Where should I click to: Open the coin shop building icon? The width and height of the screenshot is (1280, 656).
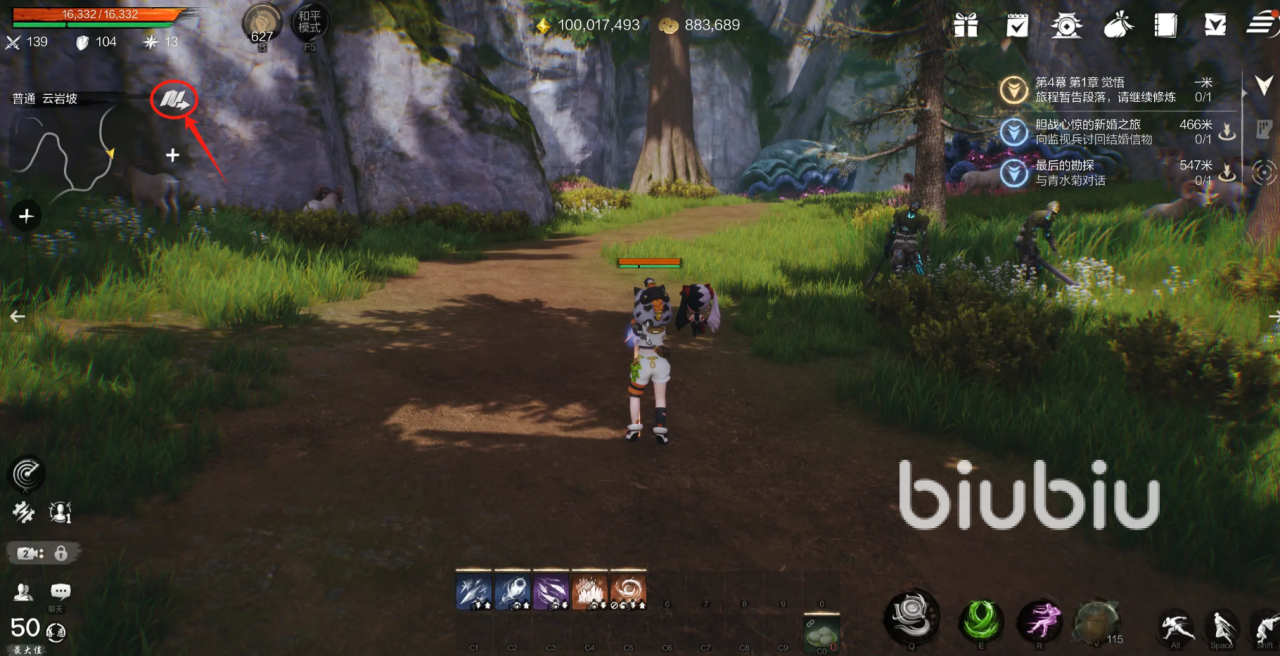coord(1067,25)
